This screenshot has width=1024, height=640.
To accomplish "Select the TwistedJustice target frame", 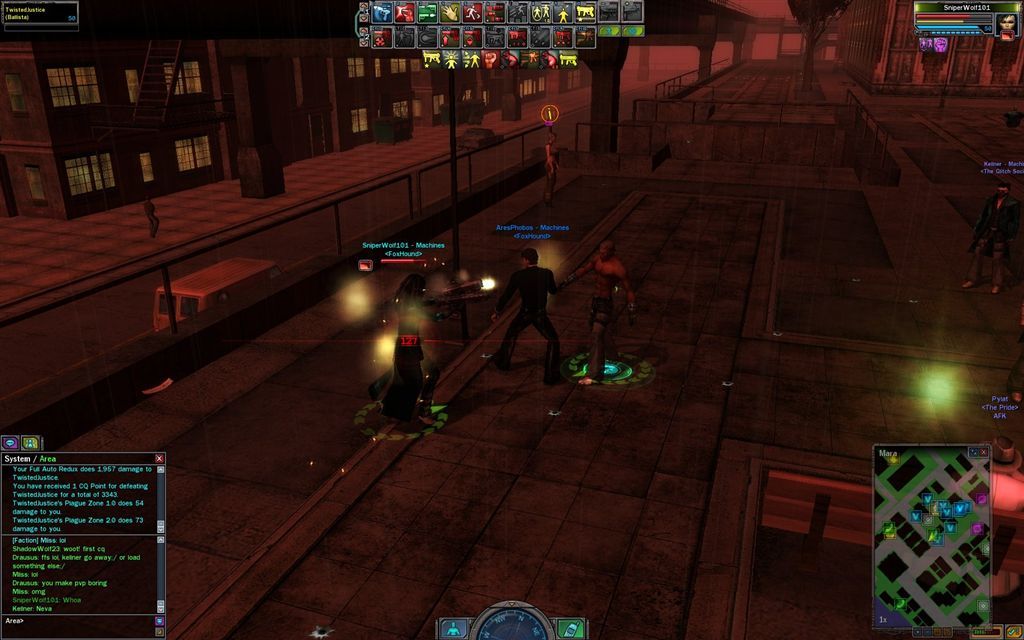I will [40, 14].
